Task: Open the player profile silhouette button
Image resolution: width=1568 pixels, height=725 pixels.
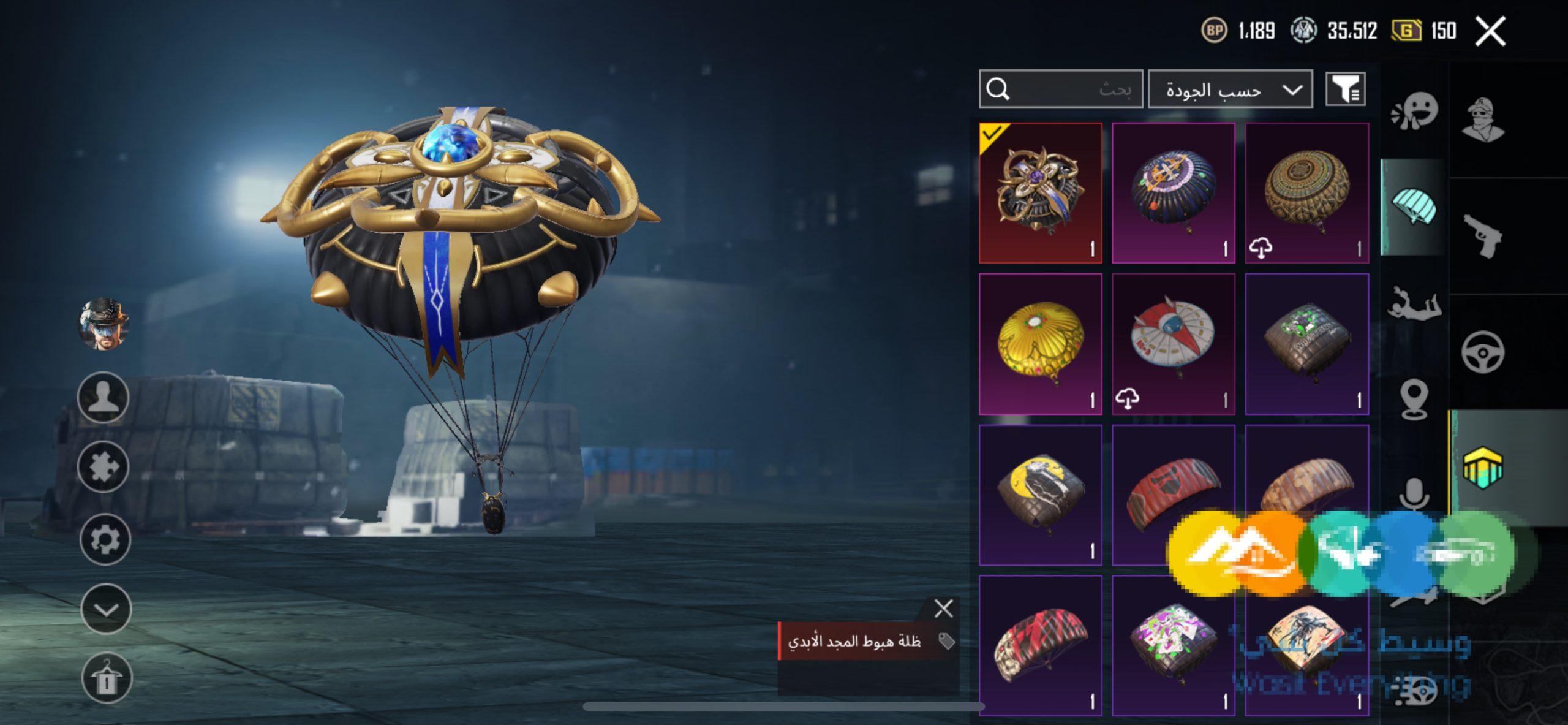Action: 104,397
